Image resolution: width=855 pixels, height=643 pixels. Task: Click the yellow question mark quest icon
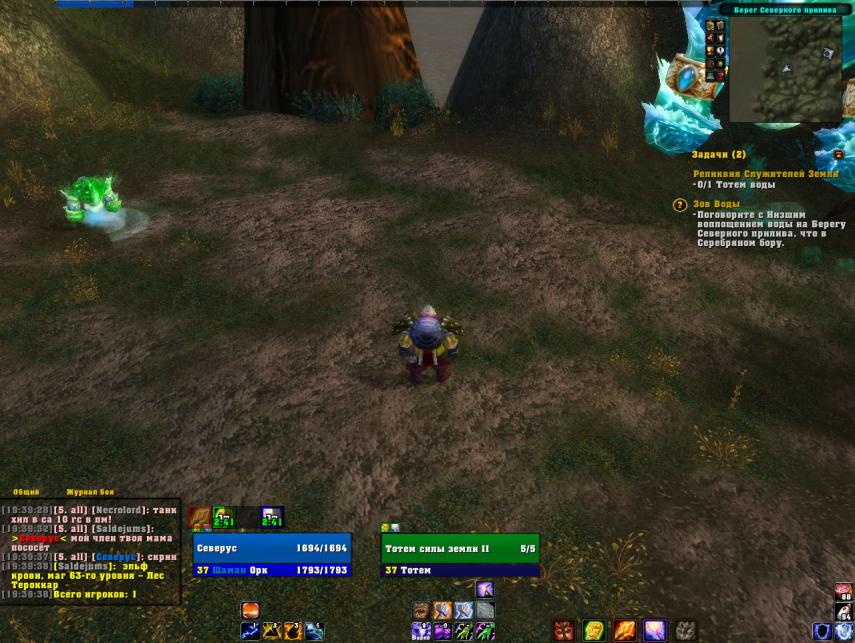[680, 205]
